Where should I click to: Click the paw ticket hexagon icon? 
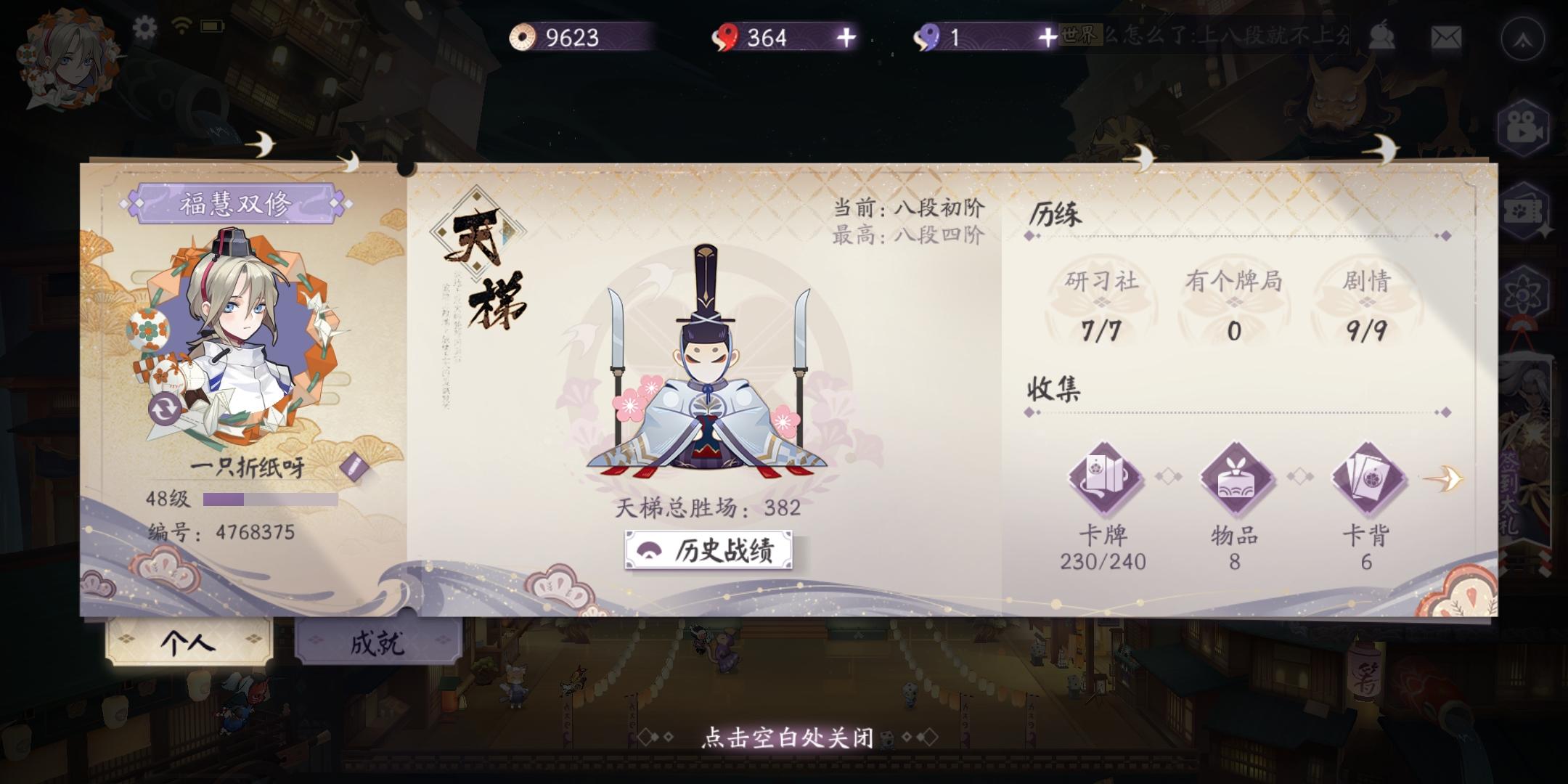(1524, 211)
